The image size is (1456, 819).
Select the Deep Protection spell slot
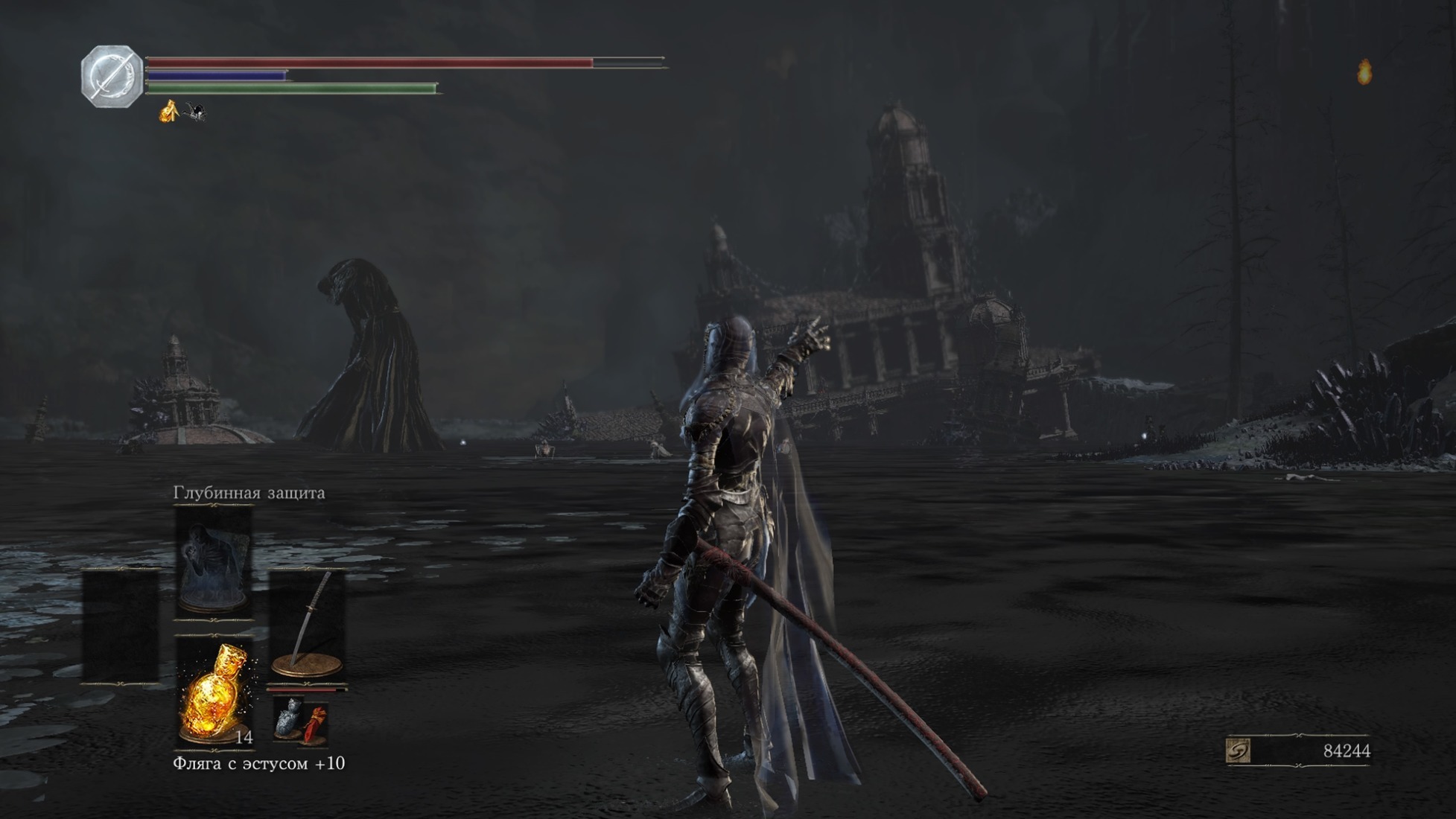214,562
